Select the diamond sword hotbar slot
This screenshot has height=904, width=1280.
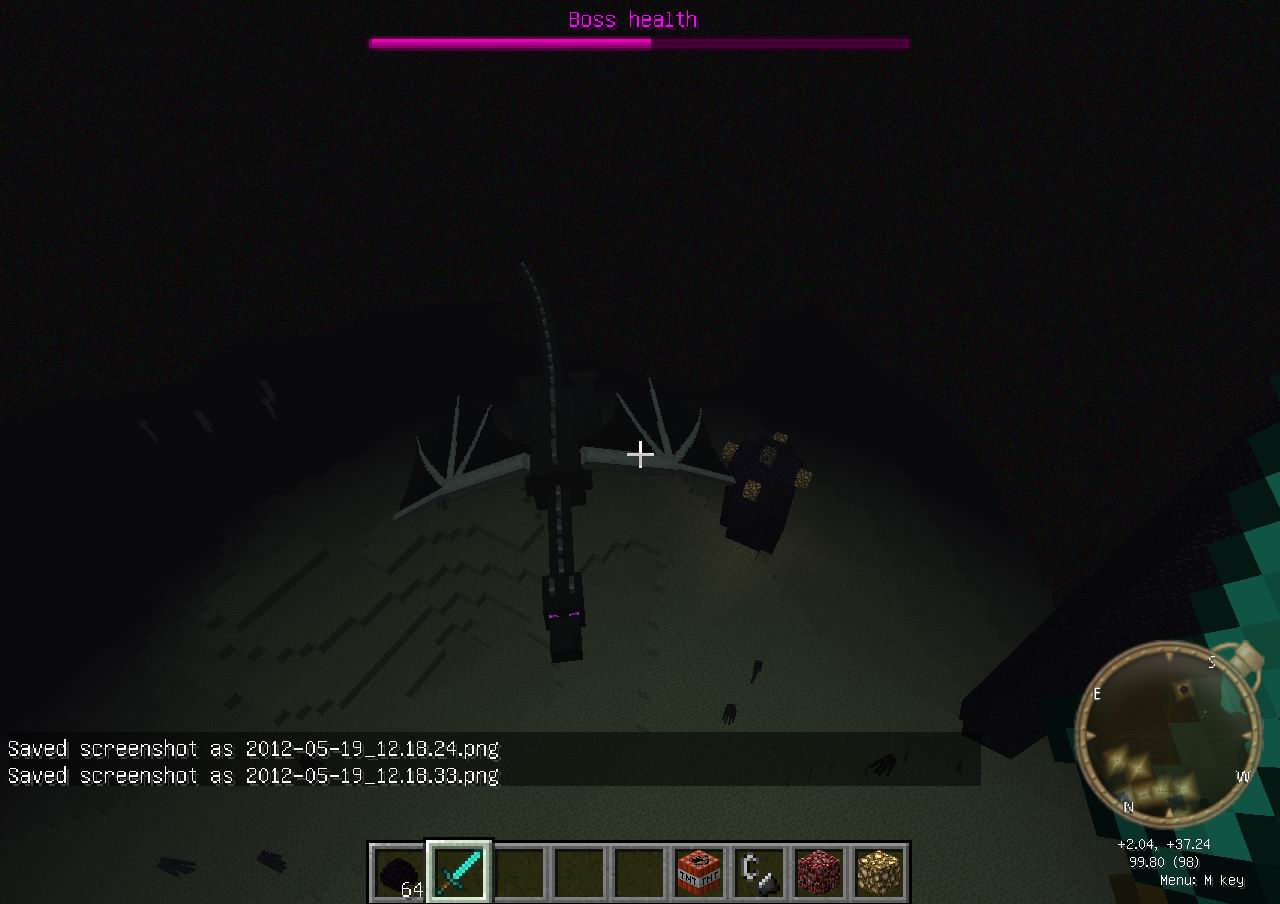pos(460,872)
